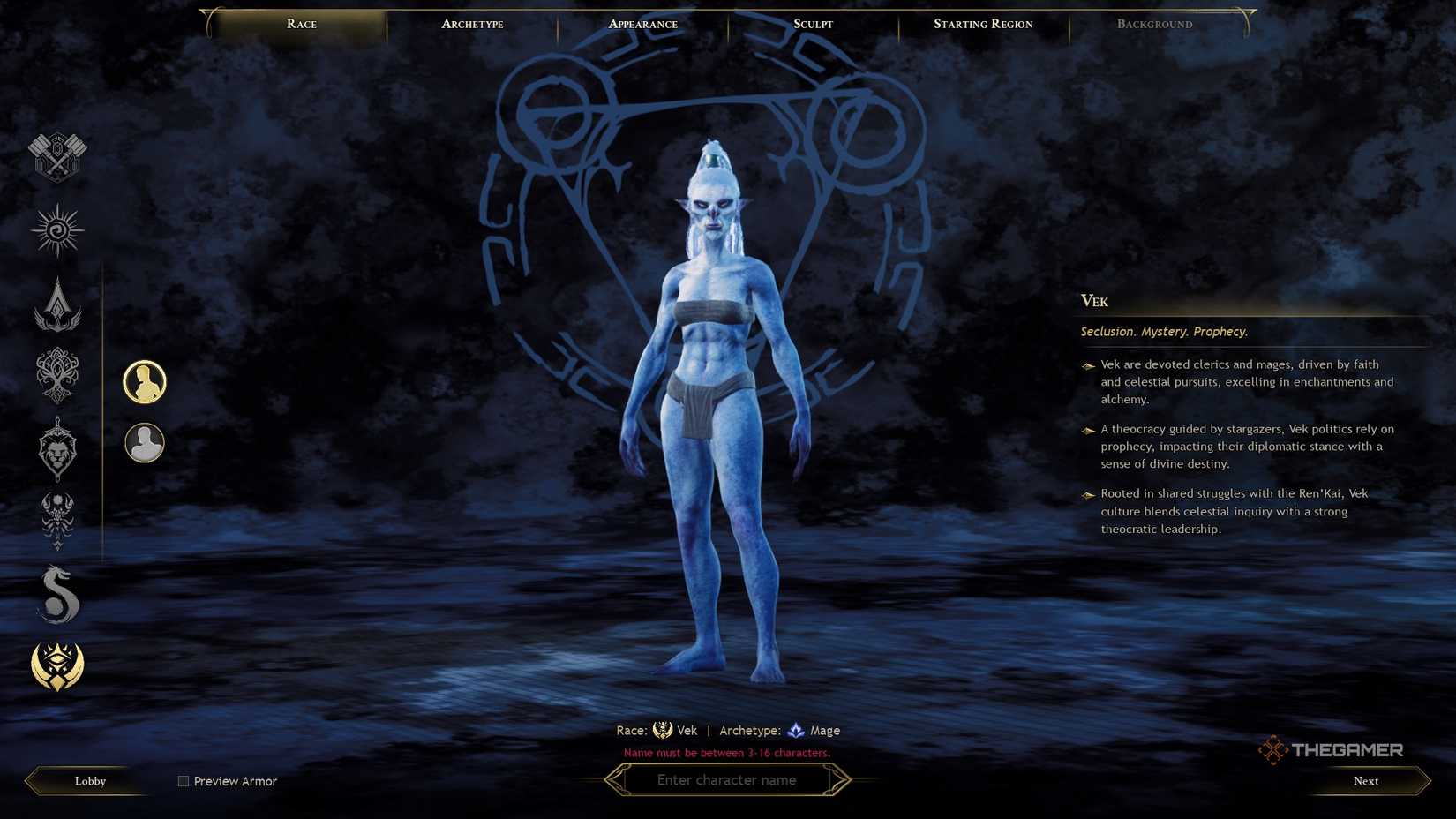This screenshot has height=819, width=1456.
Task: Click the Enter character name field
Action: point(727,780)
